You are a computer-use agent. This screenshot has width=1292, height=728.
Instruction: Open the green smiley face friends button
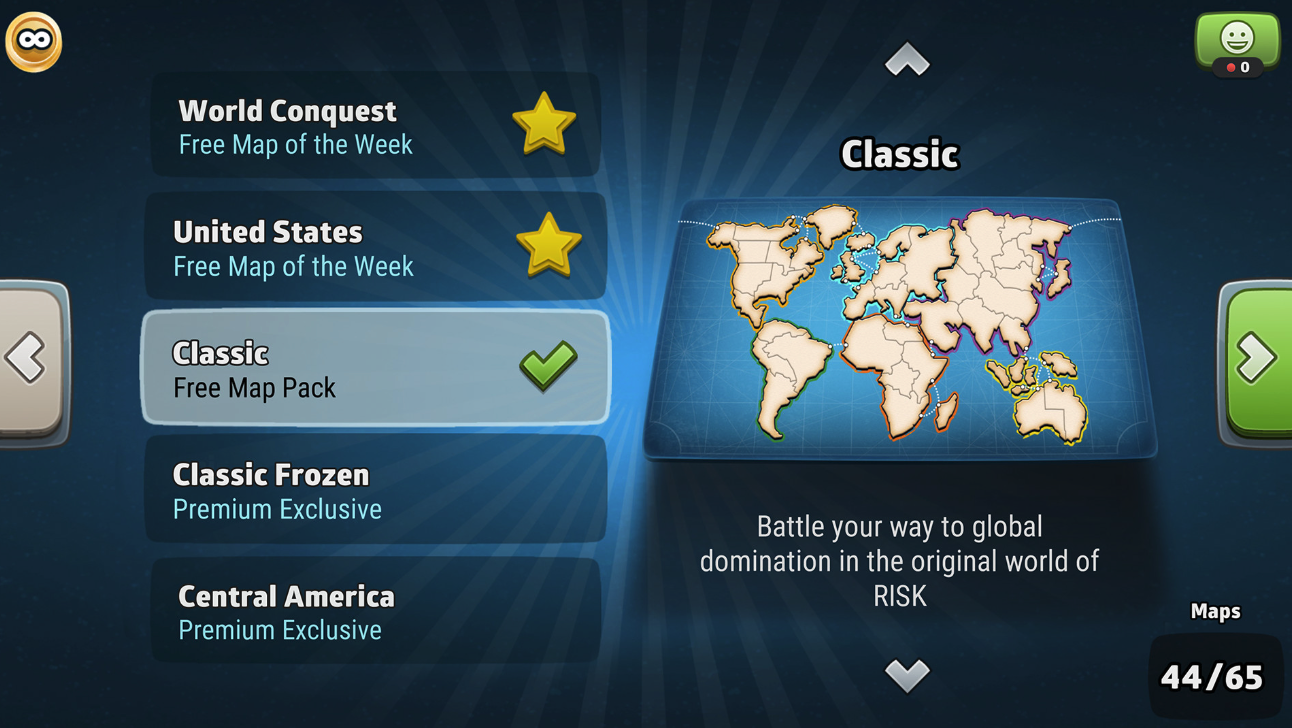click(1237, 43)
